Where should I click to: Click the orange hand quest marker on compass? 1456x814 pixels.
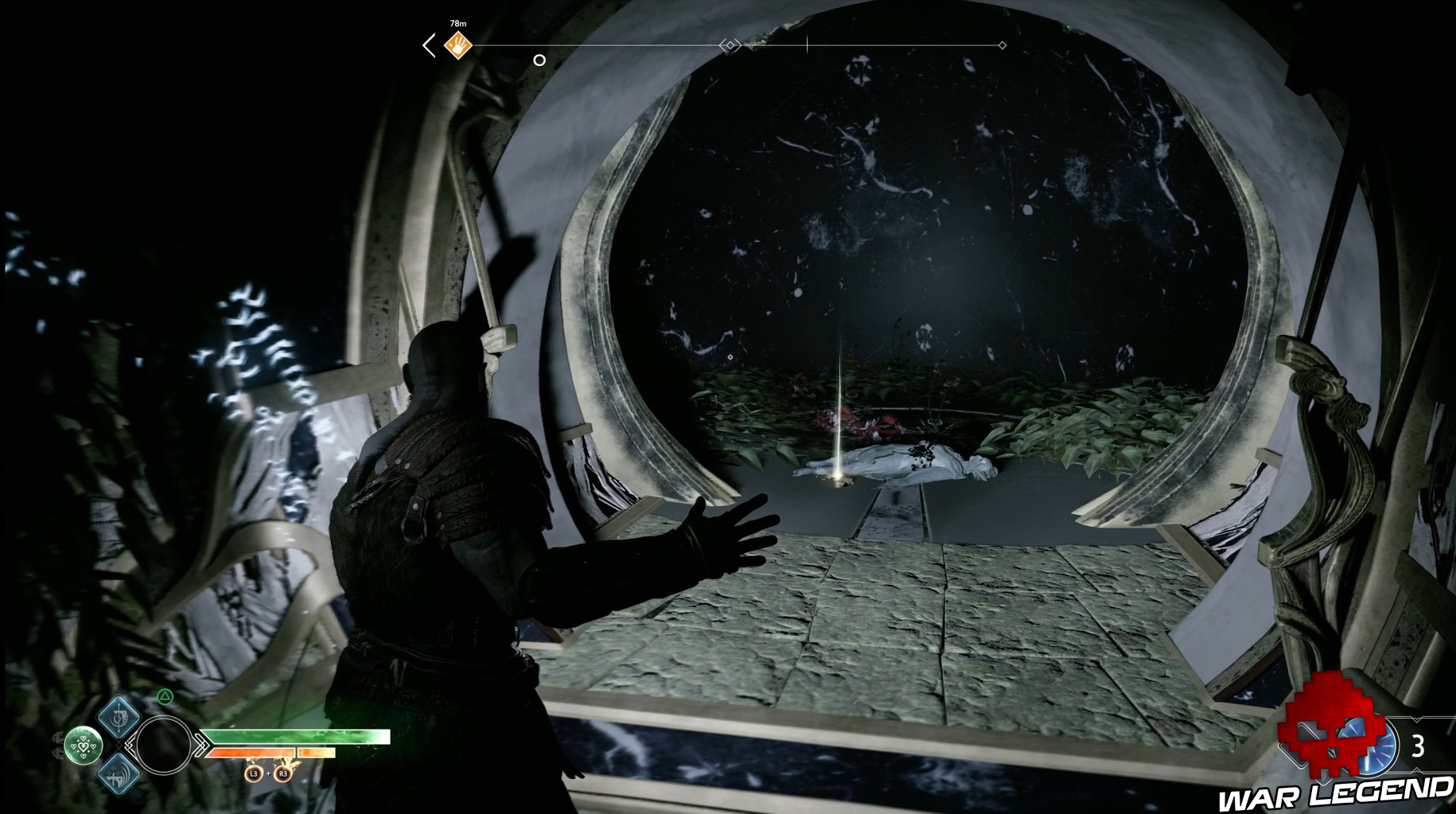pos(457,45)
